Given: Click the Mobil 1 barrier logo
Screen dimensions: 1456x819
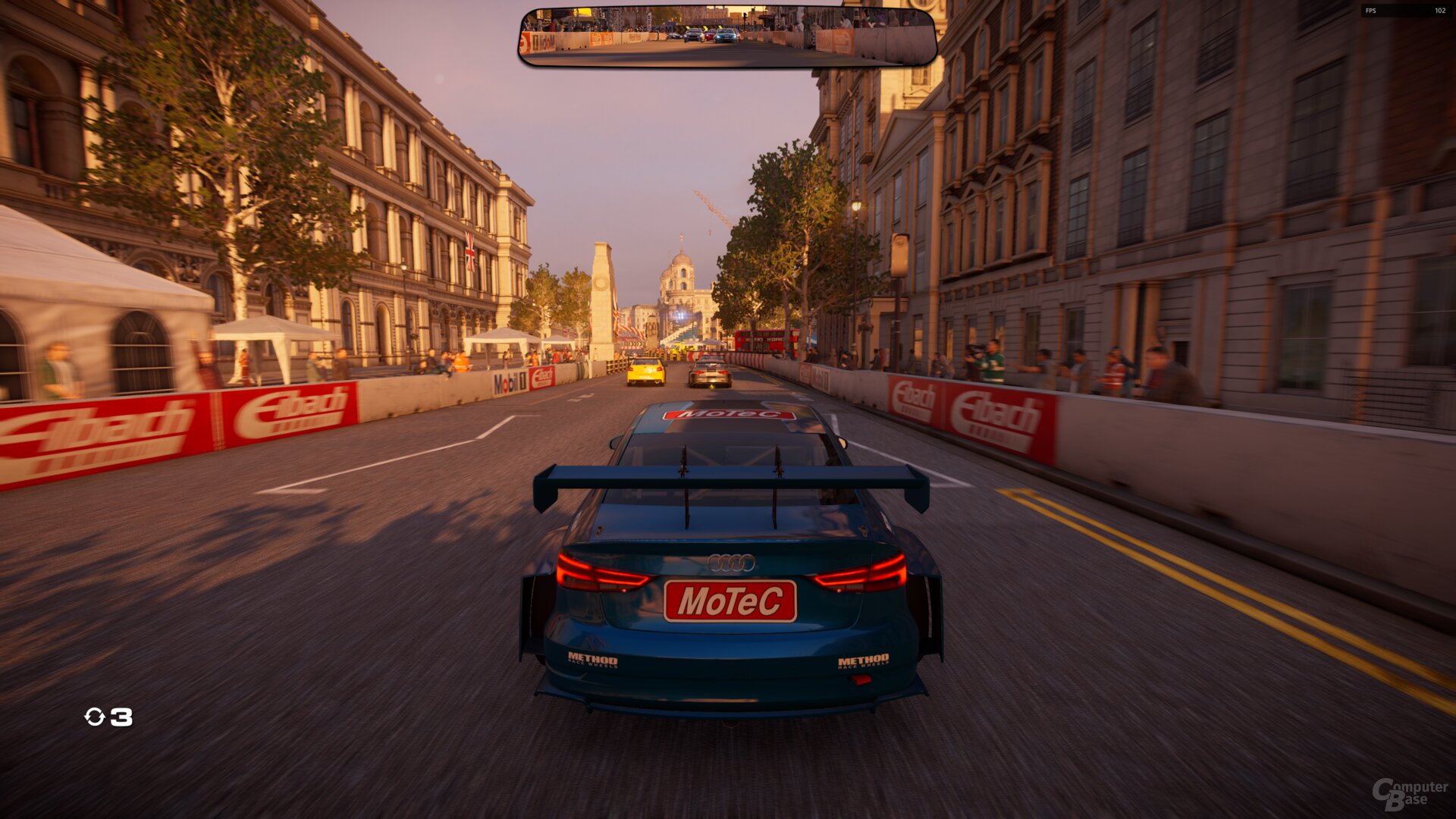Looking at the screenshot, I should click(509, 384).
